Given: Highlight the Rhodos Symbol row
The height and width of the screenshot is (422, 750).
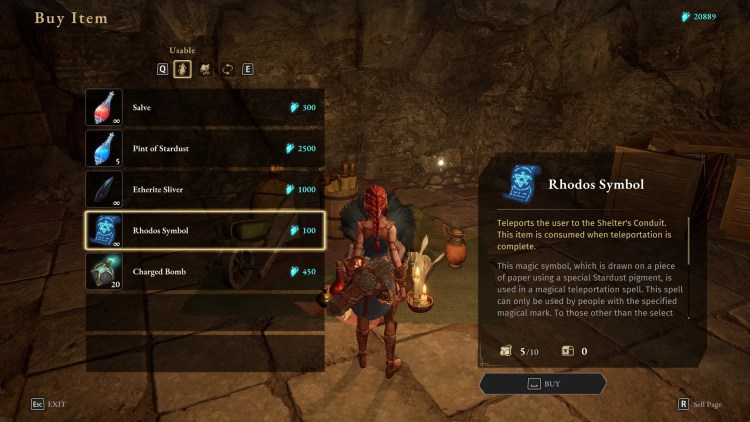Looking at the screenshot, I should click(205, 230).
